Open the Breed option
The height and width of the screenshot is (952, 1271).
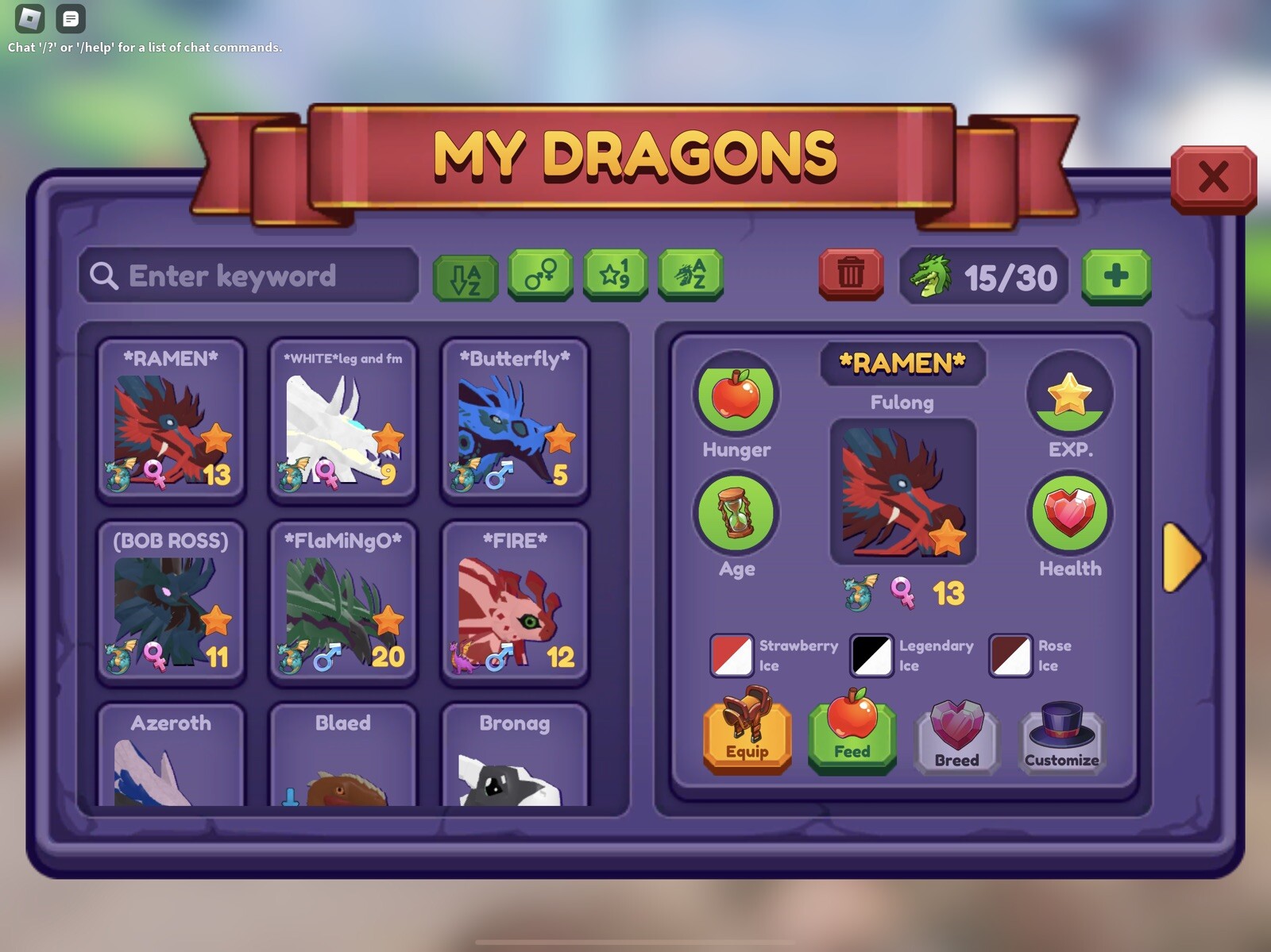tap(956, 736)
